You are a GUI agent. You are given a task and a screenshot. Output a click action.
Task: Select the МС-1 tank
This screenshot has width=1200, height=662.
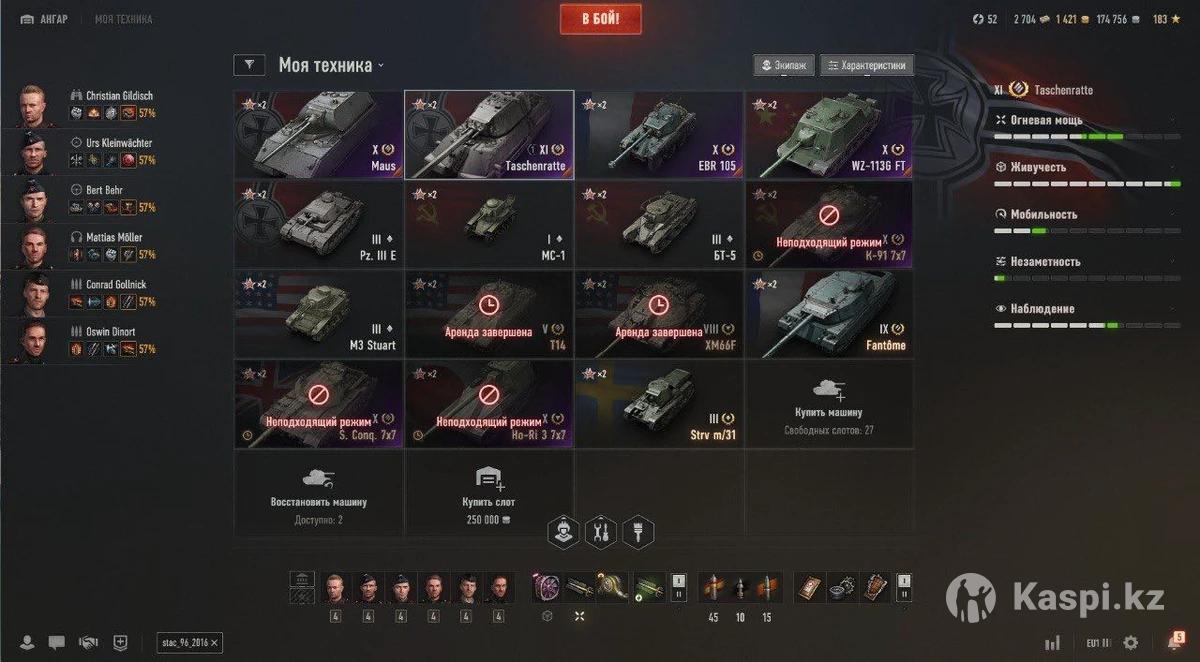489,224
